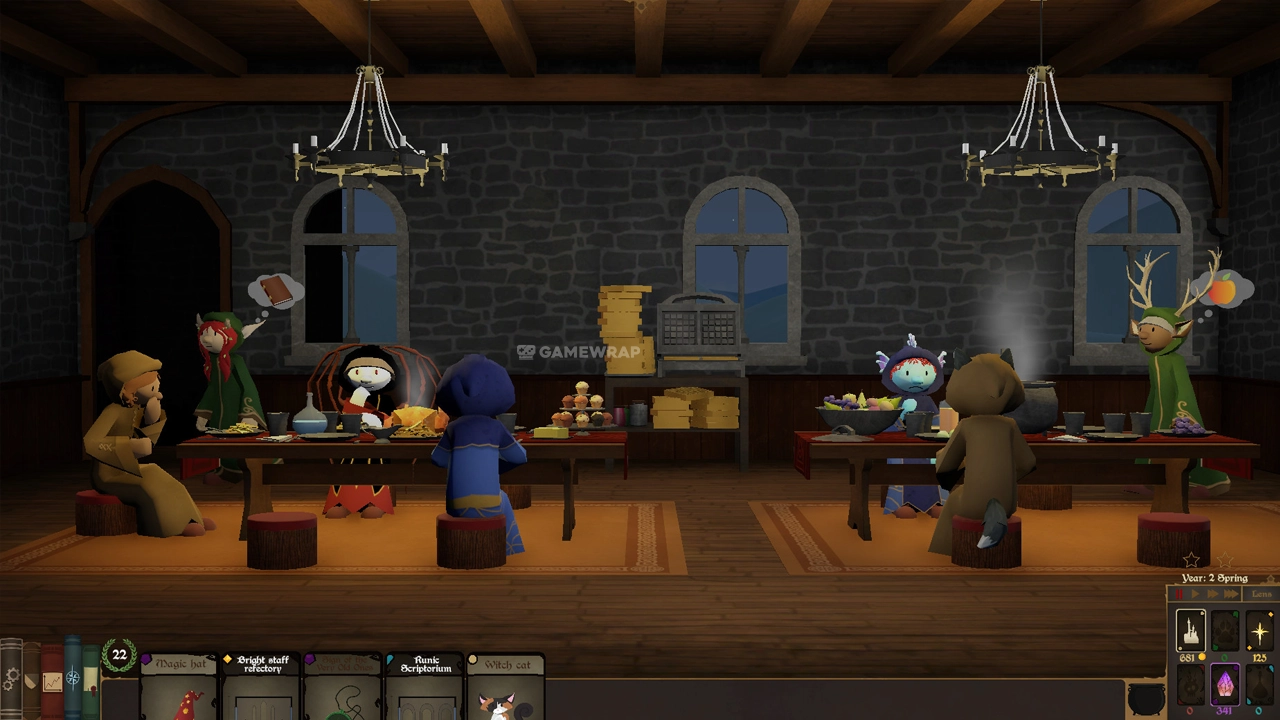Open the red chart statistics book

tap(50, 682)
